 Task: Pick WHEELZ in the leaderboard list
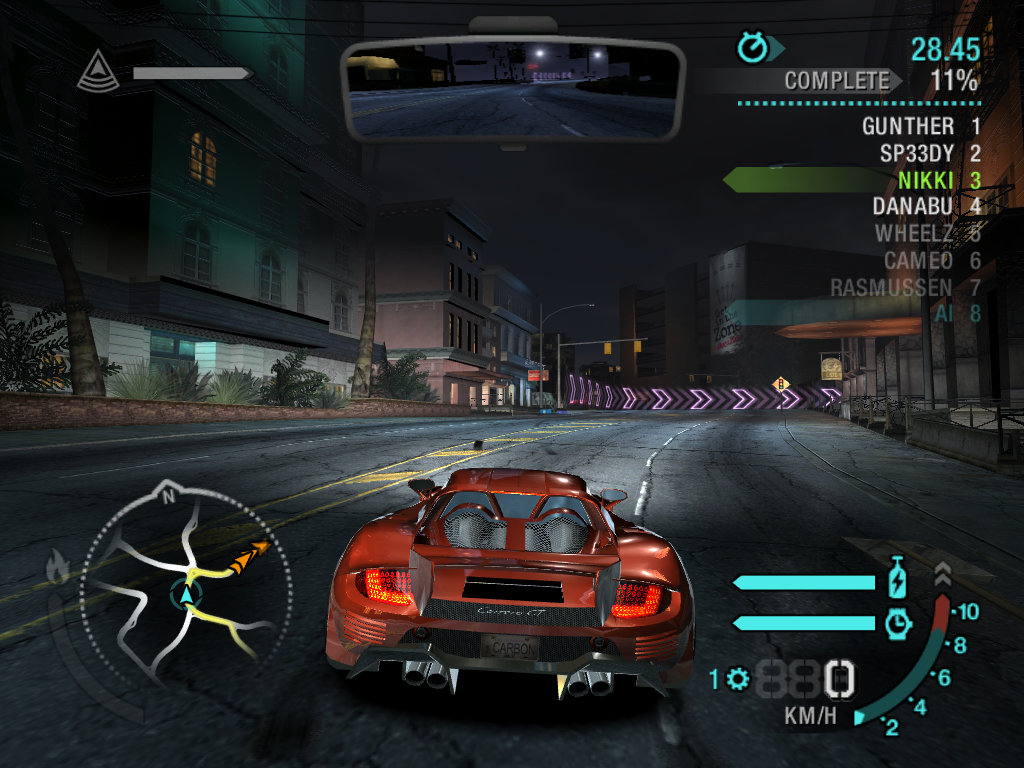[927, 234]
